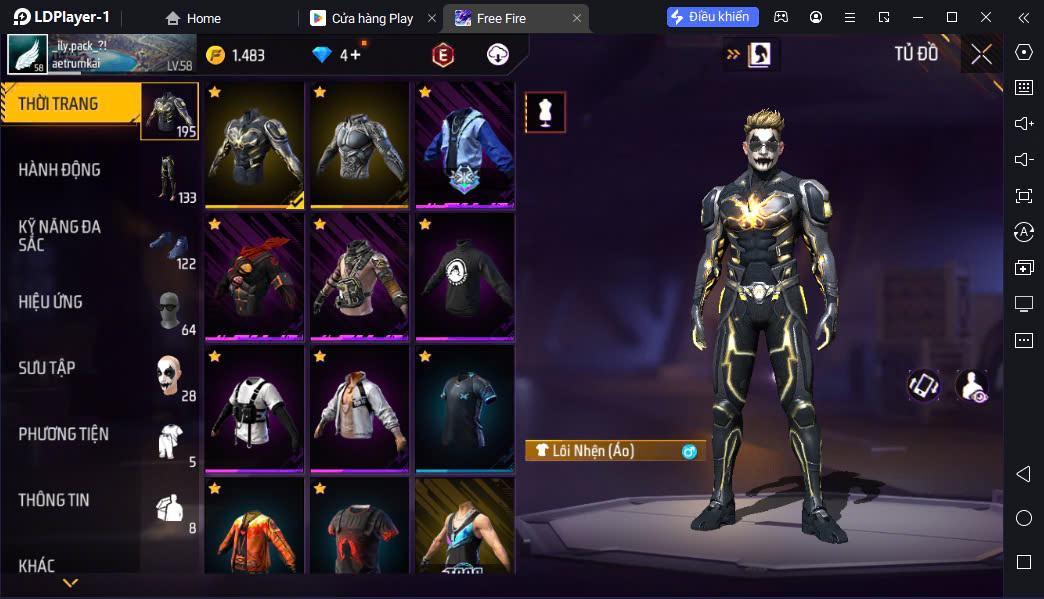Pick the orange flame jacket

254,527
